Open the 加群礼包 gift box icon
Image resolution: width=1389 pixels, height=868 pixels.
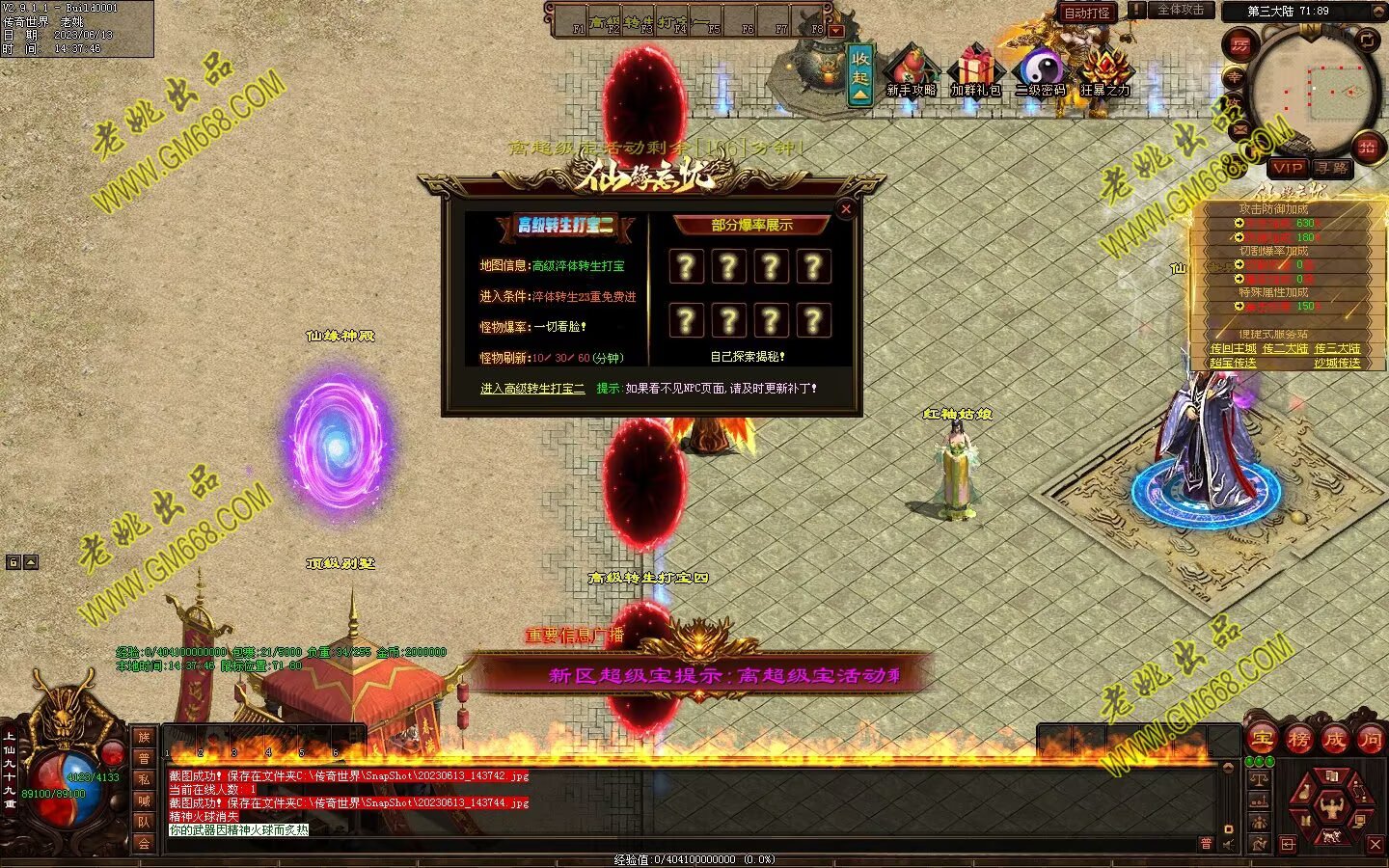click(975, 71)
